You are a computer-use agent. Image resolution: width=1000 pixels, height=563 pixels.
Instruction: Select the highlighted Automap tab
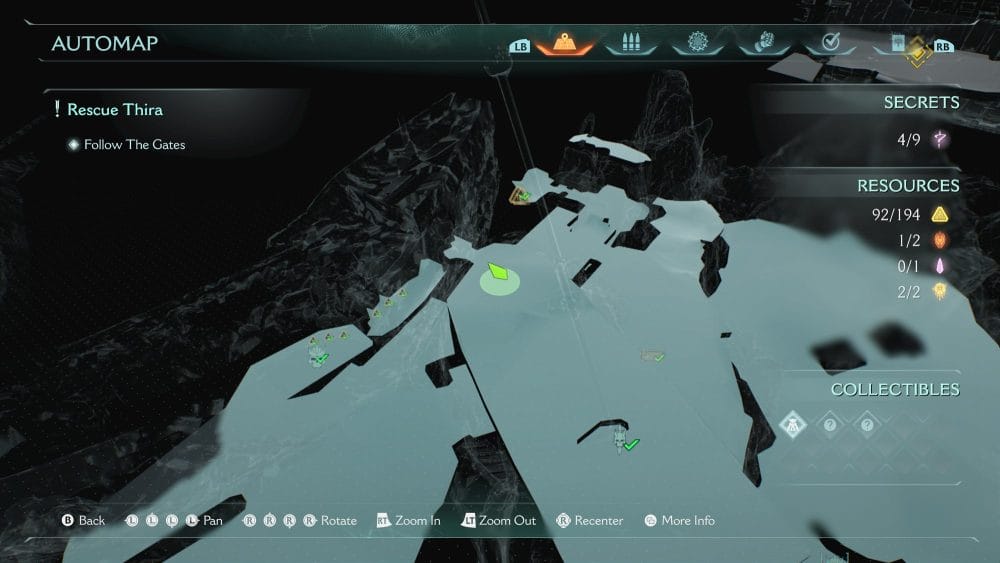coord(564,43)
